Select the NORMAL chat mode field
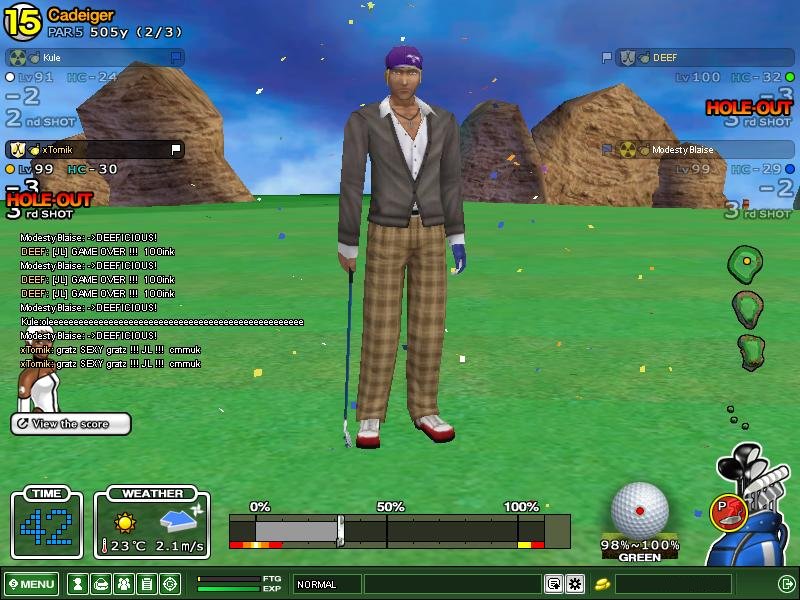Viewport: 800px width, 600px height. pos(327,584)
